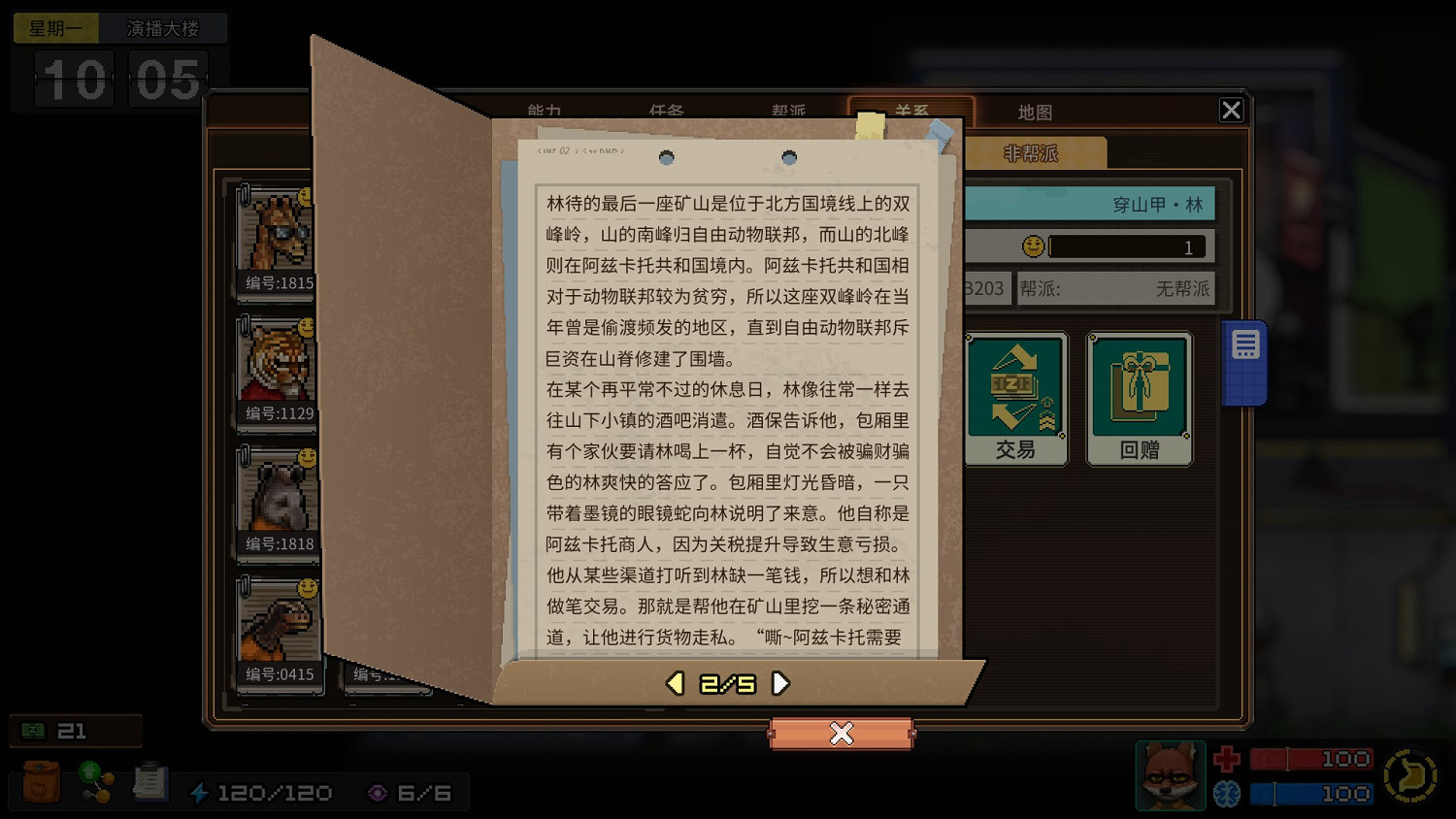
Task: Click the right arrow next to 2/5
Action: point(781,683)
